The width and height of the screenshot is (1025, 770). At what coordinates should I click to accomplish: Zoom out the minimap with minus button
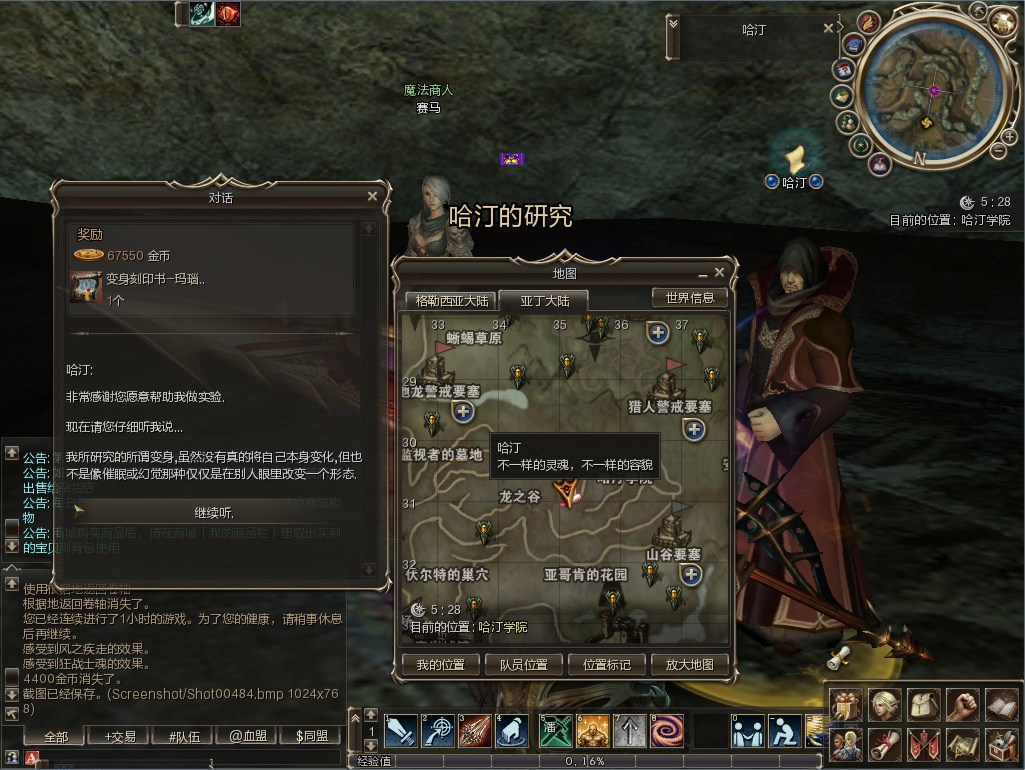tap(998, 150)
